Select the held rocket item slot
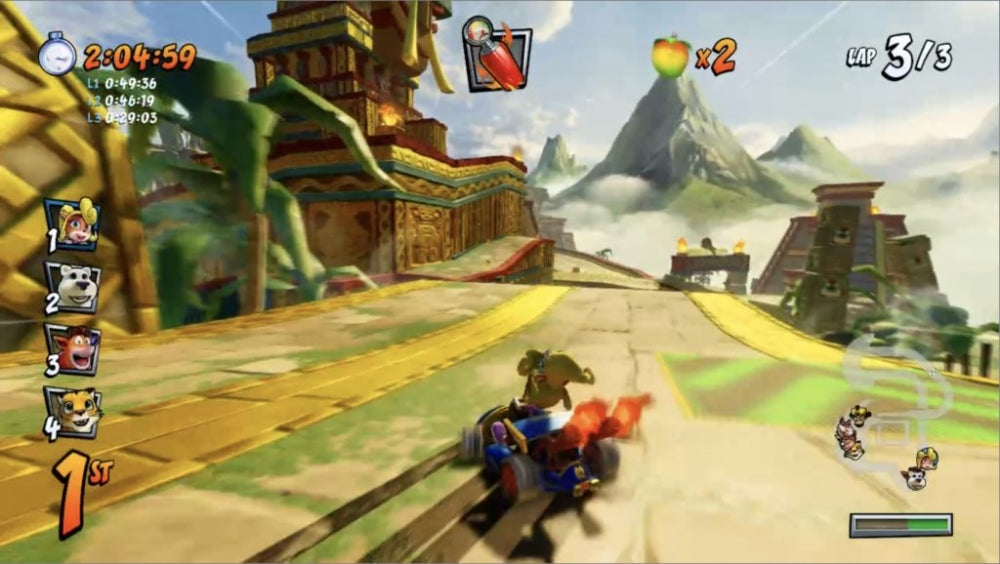 [496, 54]
